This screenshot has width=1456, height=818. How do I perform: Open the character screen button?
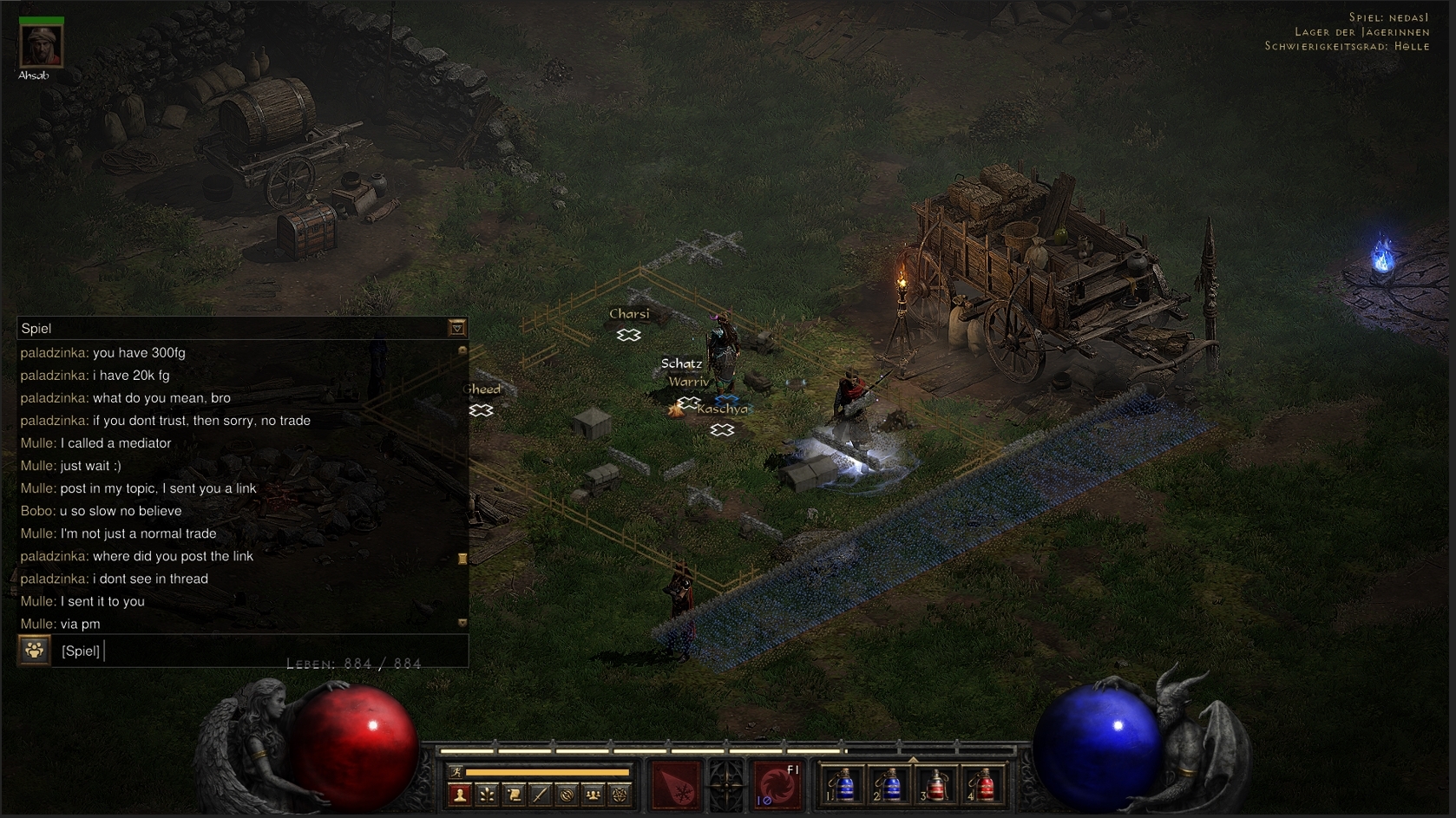460,794
